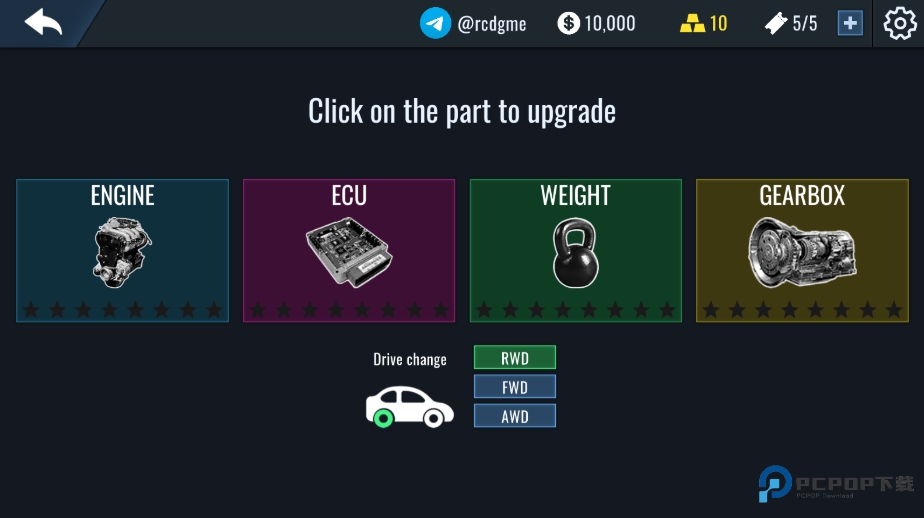Open the @rcdgme Telegram link
Viewport: 924px width, 518px height.
click(474, 23)
